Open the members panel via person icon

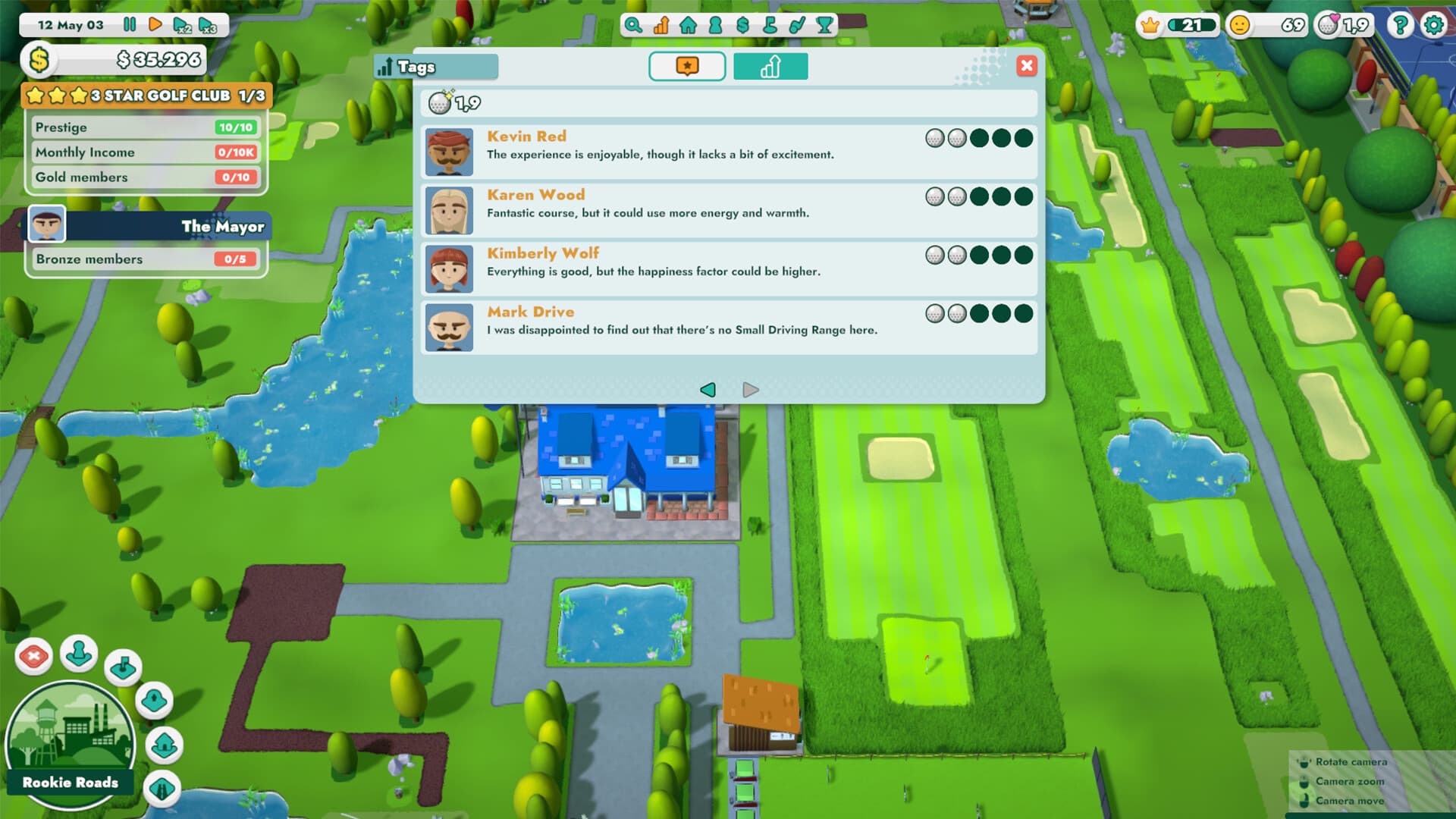coord(717,25)
